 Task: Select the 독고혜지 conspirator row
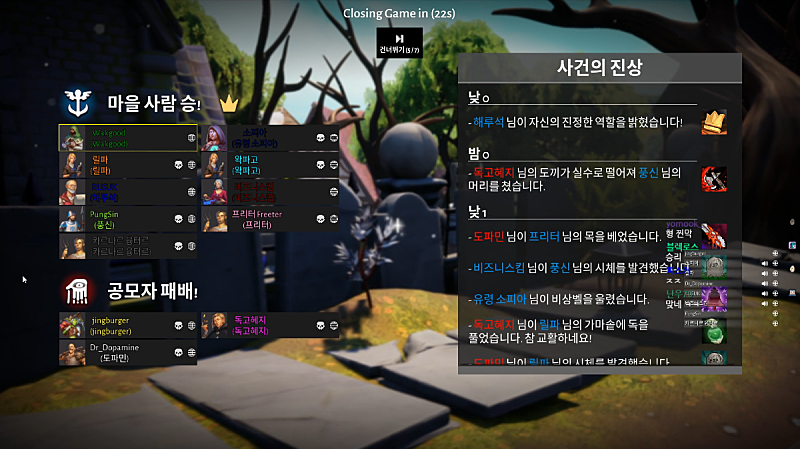[270, 325]
